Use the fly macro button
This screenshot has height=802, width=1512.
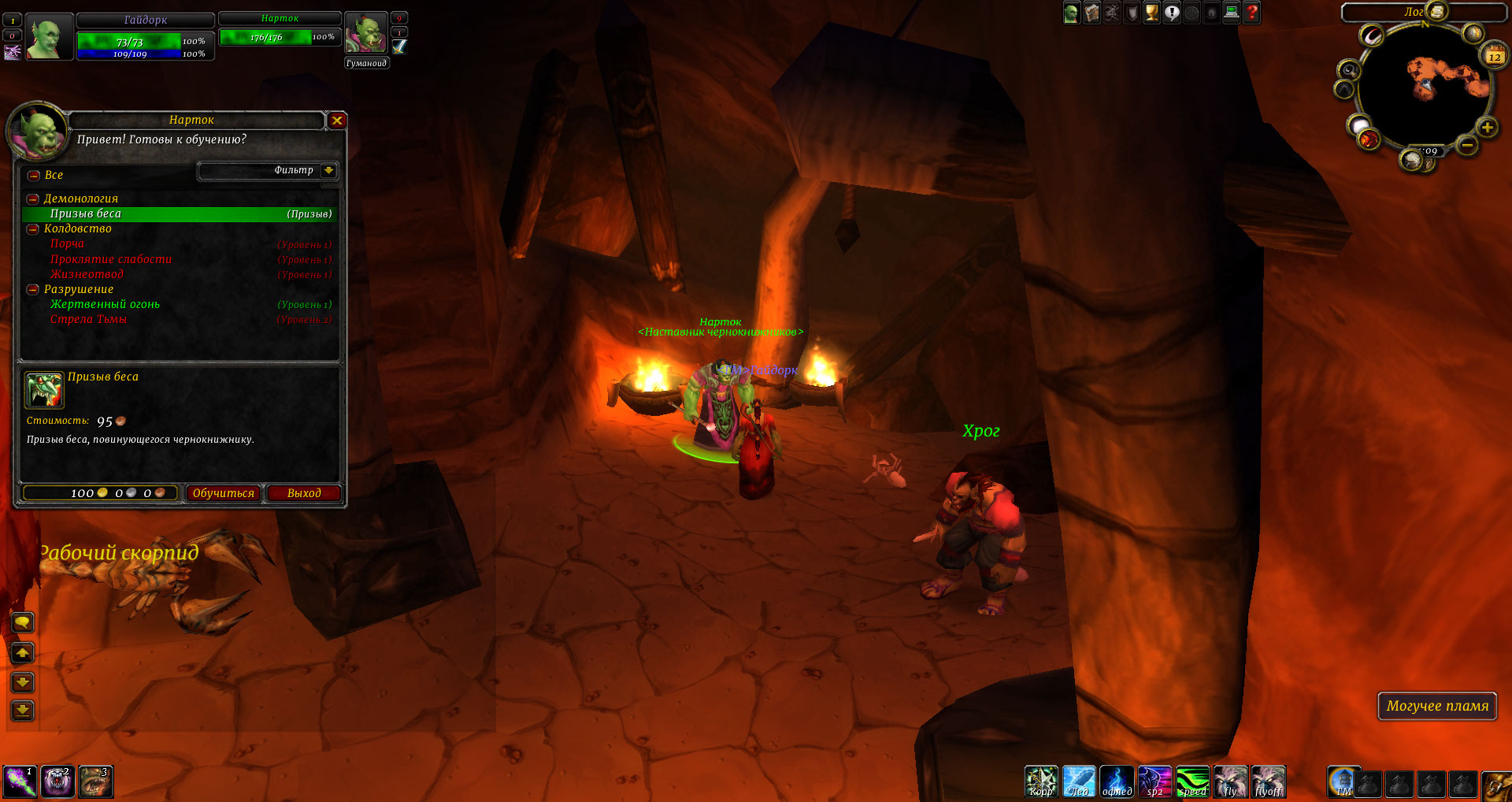(x=1230, y=782)
